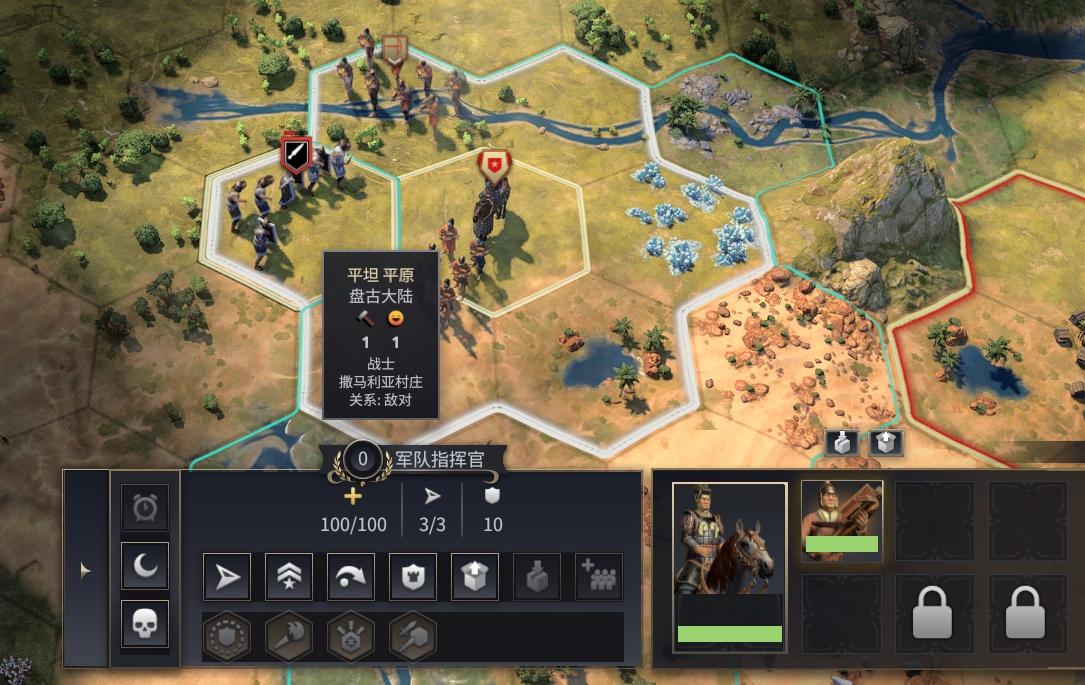1085x685 pixels.
Task: Click the box with up arrow button in the action row
Action: click(x=475, y=576)
